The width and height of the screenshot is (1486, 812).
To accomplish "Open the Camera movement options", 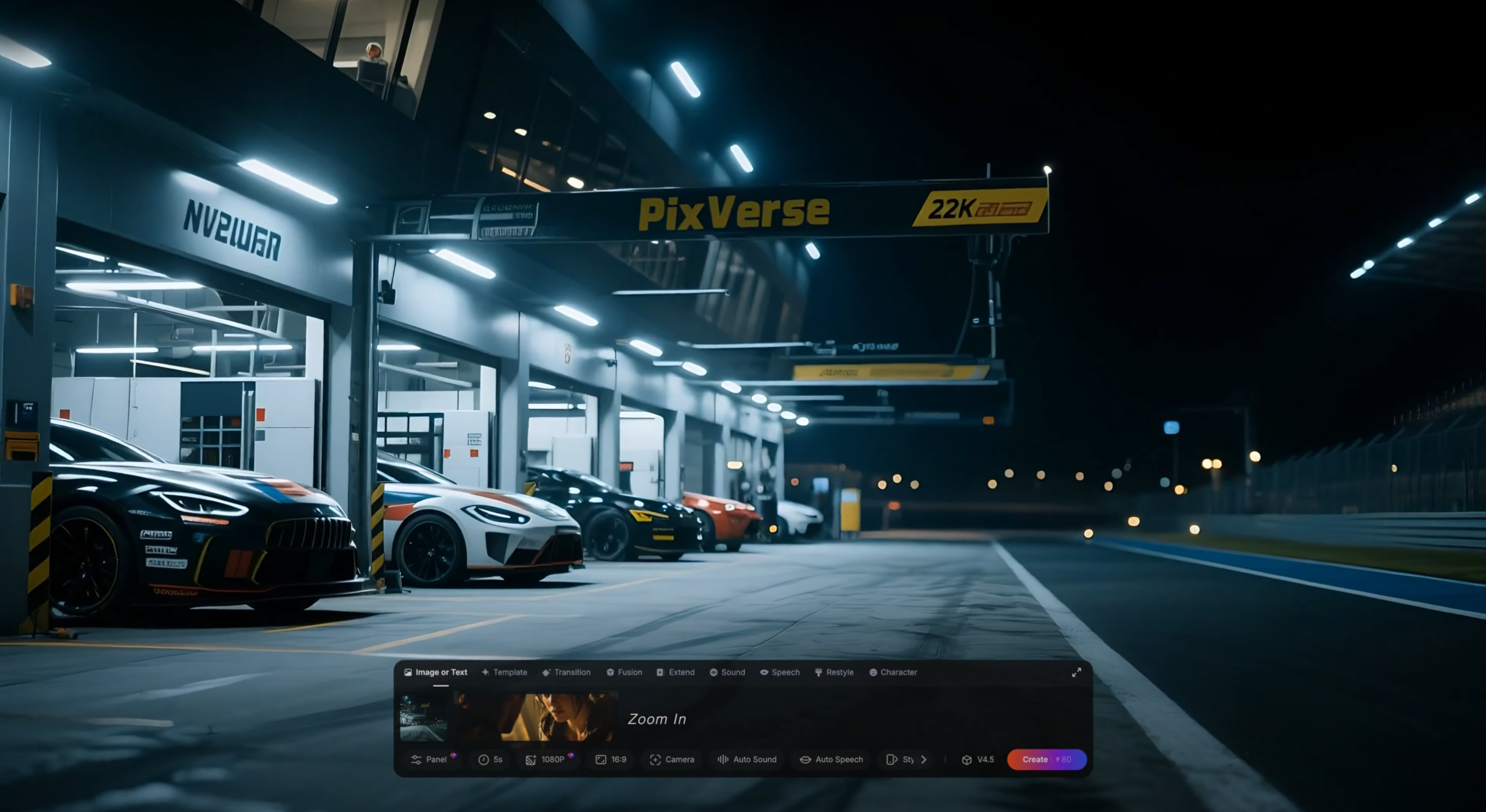I will [672, 759].
